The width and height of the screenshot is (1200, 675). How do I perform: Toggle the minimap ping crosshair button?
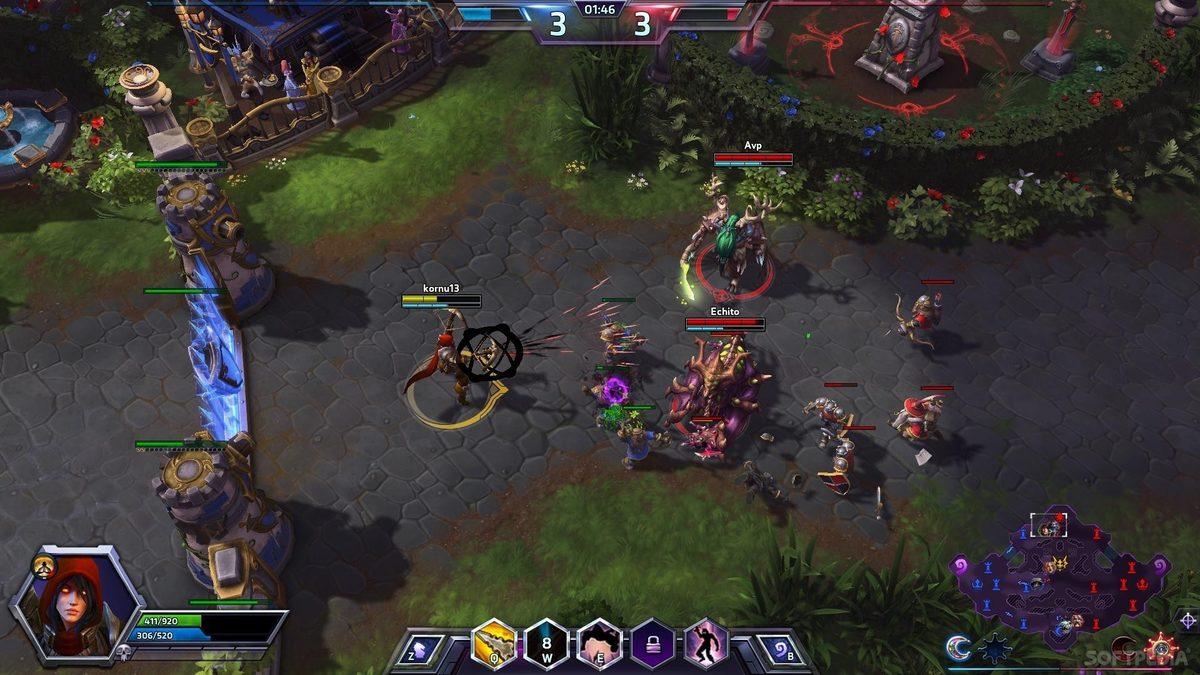(1187, 619)
